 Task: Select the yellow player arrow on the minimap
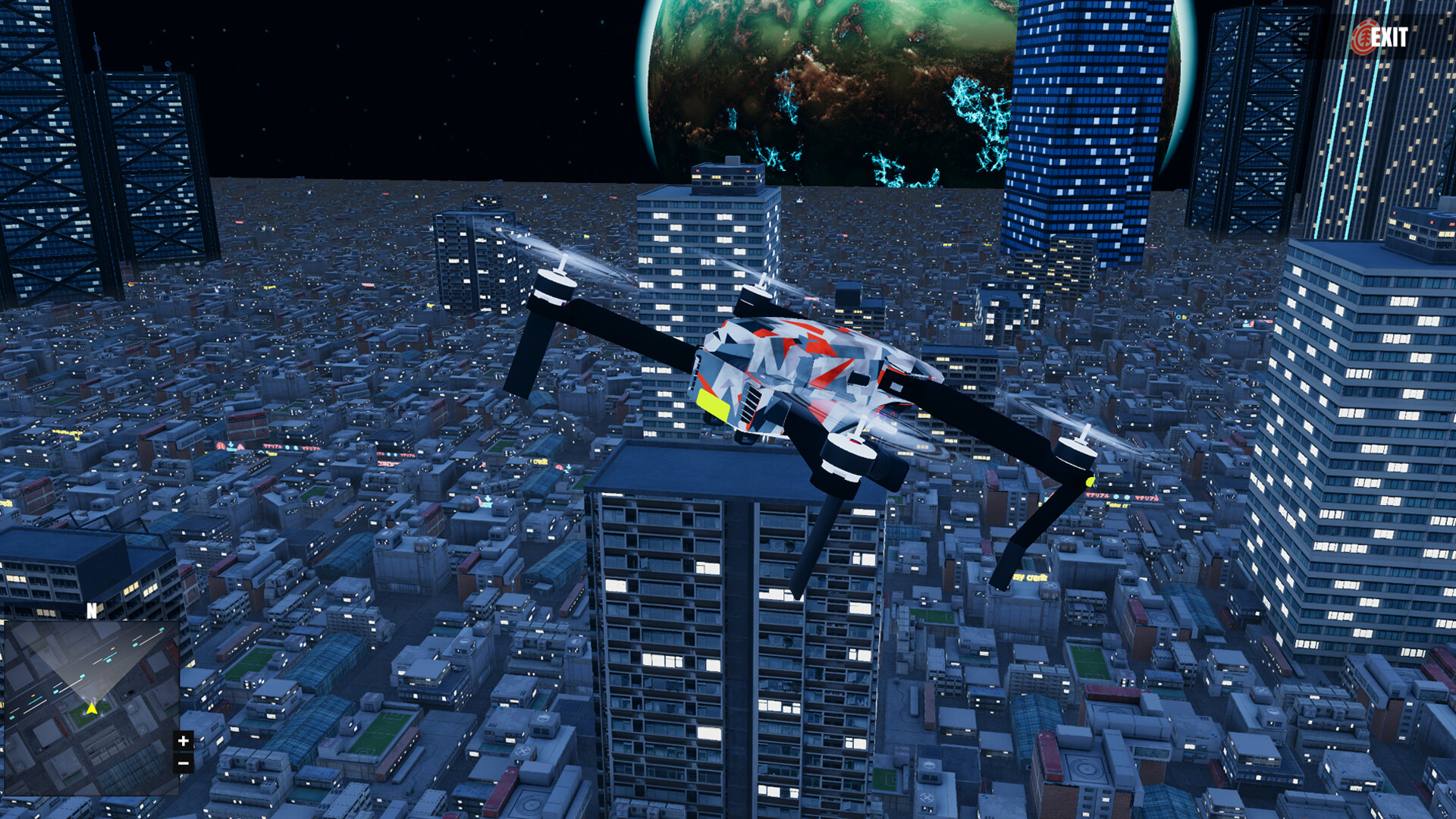point(93,709)
